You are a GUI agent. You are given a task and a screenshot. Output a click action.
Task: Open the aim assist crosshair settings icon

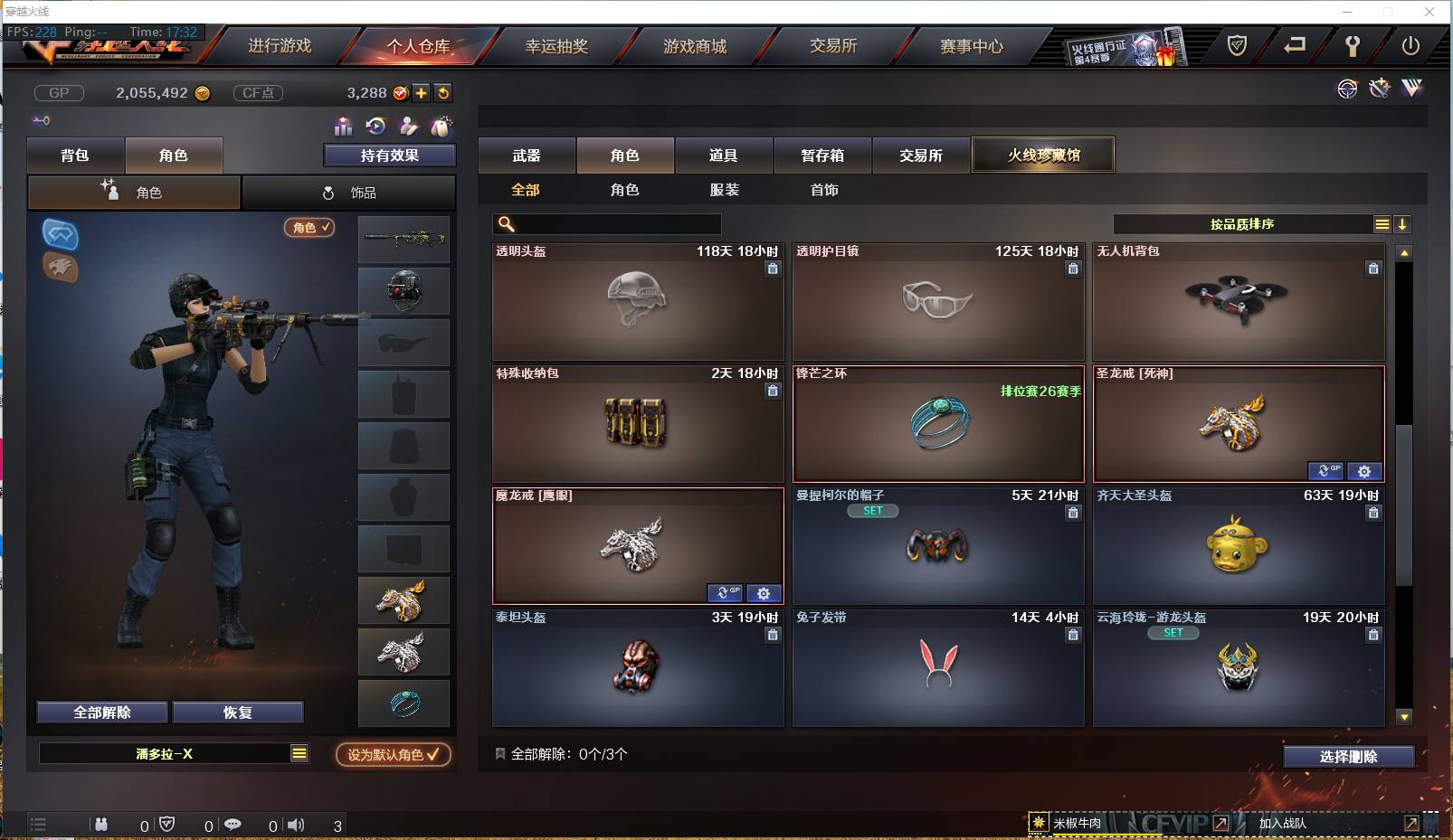(x=1348, y=89)
